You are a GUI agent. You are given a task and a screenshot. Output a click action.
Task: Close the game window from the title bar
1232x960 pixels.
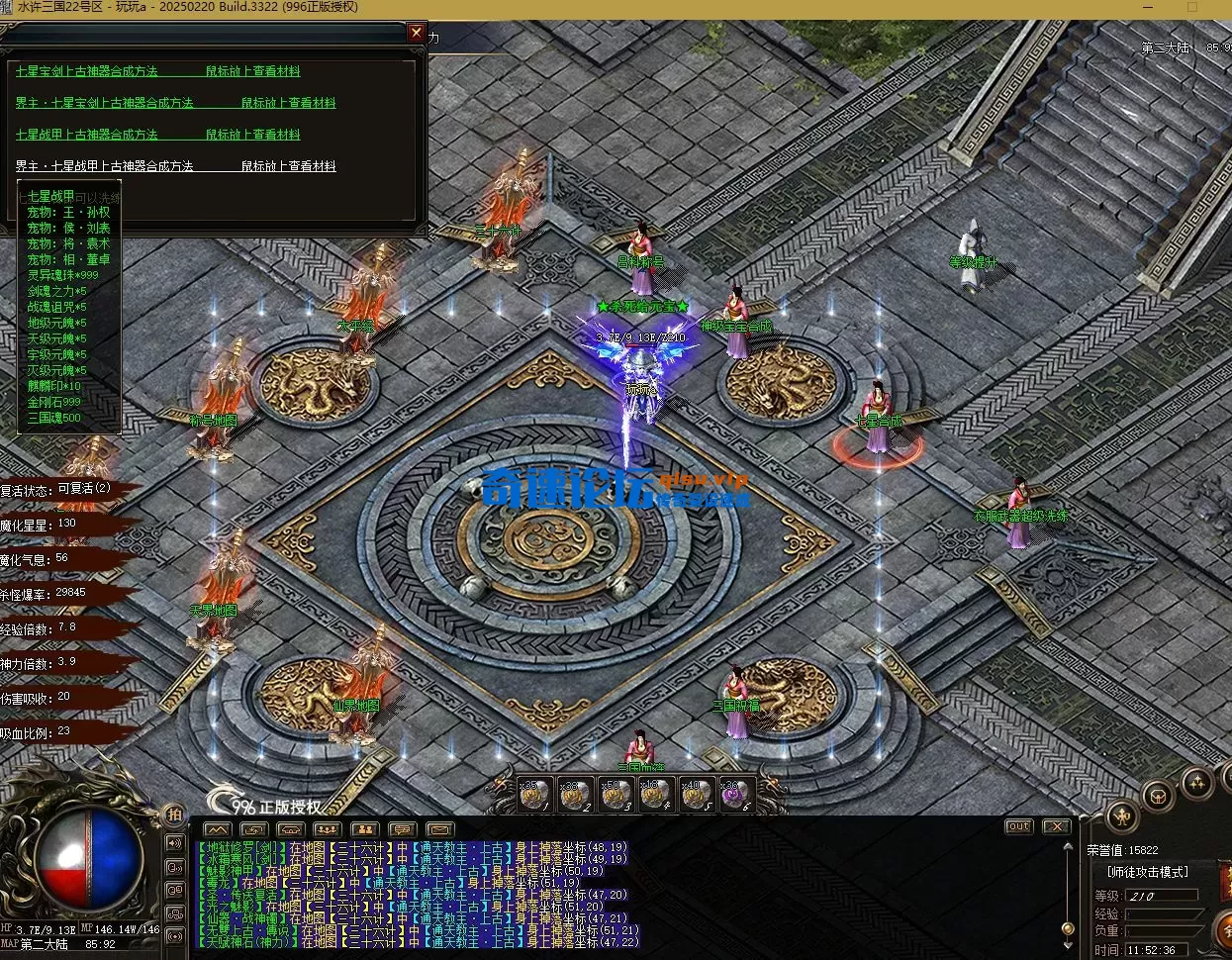(x=1223, y=8)
